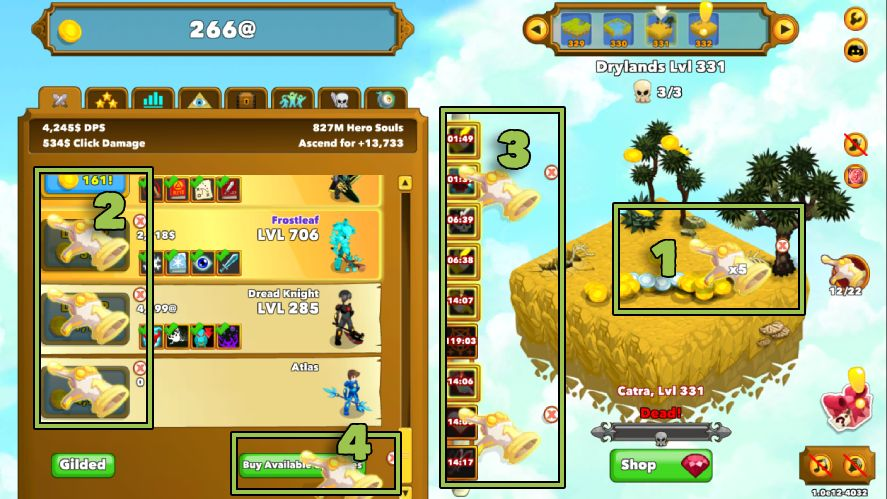This screenshot has height=499, width=887.
Task: Toggle the sound effects mute button
Action: (855, 465)
